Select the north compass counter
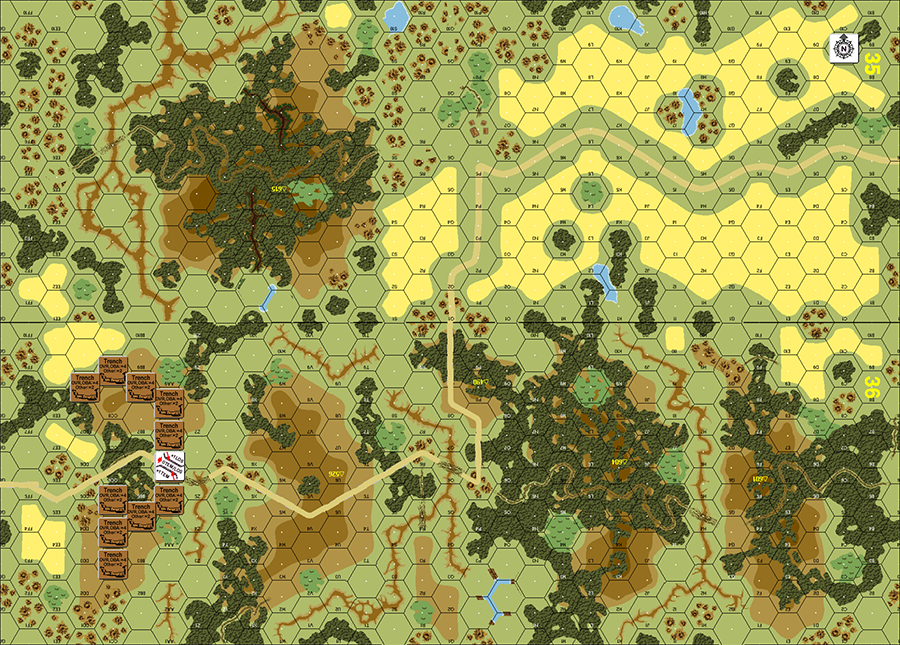Image resolution: width=900 pixels, height=645 pixels. pos(845,46)
